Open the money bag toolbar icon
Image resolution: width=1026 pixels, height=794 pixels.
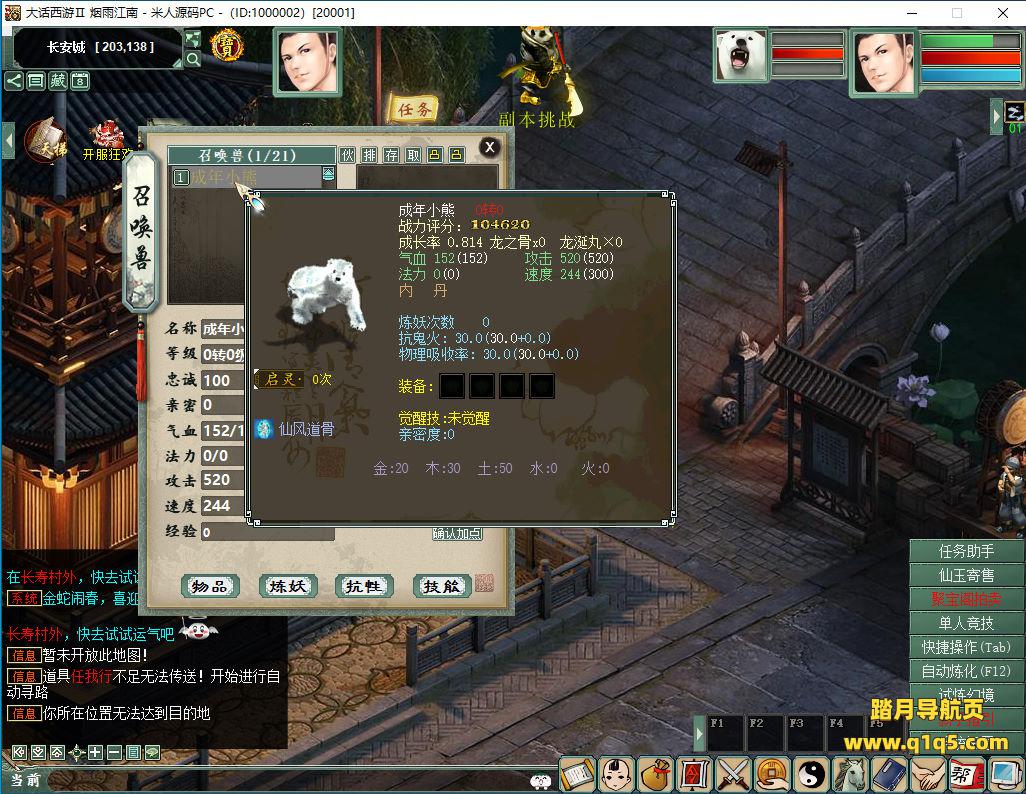pos(655,773)
